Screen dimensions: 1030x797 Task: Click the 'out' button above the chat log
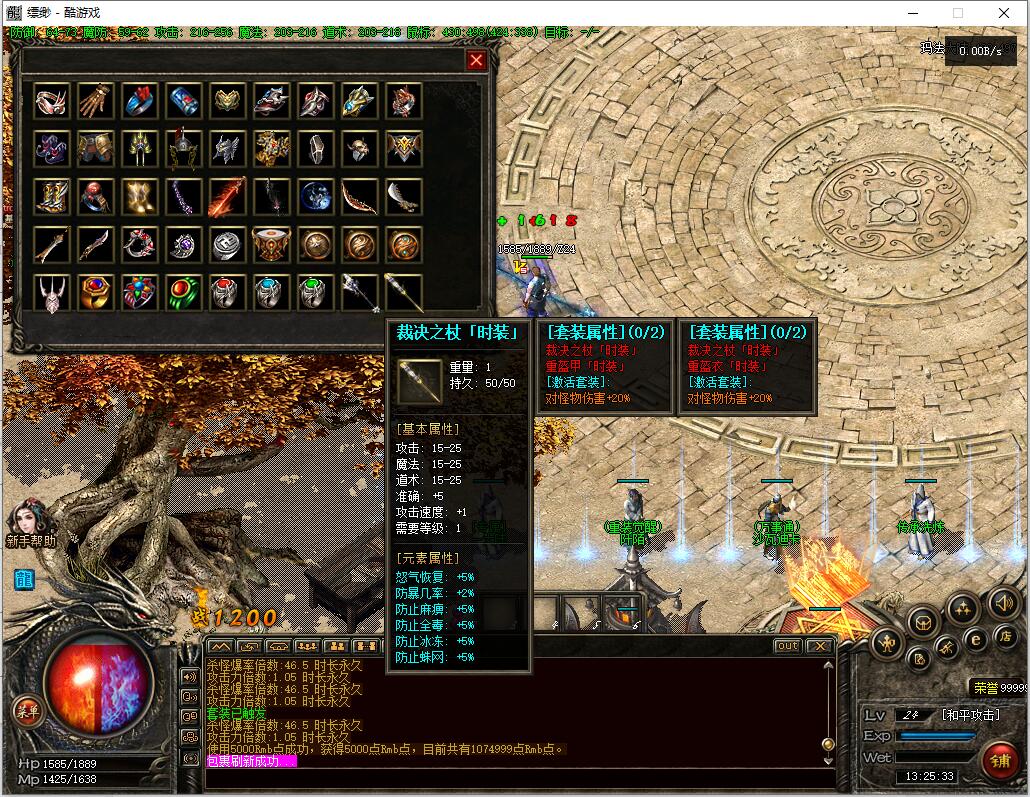(x=788, y=646)
